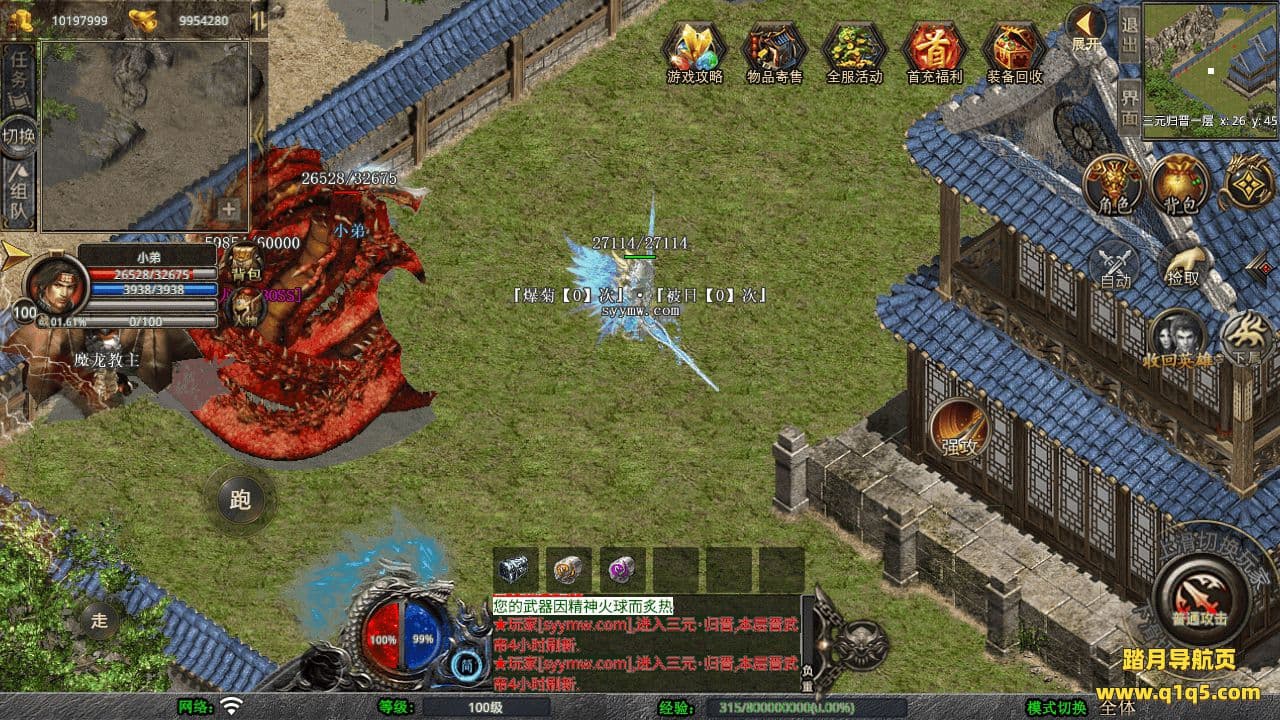Open the 角色 character sheet

click(x=1114, y=184)
